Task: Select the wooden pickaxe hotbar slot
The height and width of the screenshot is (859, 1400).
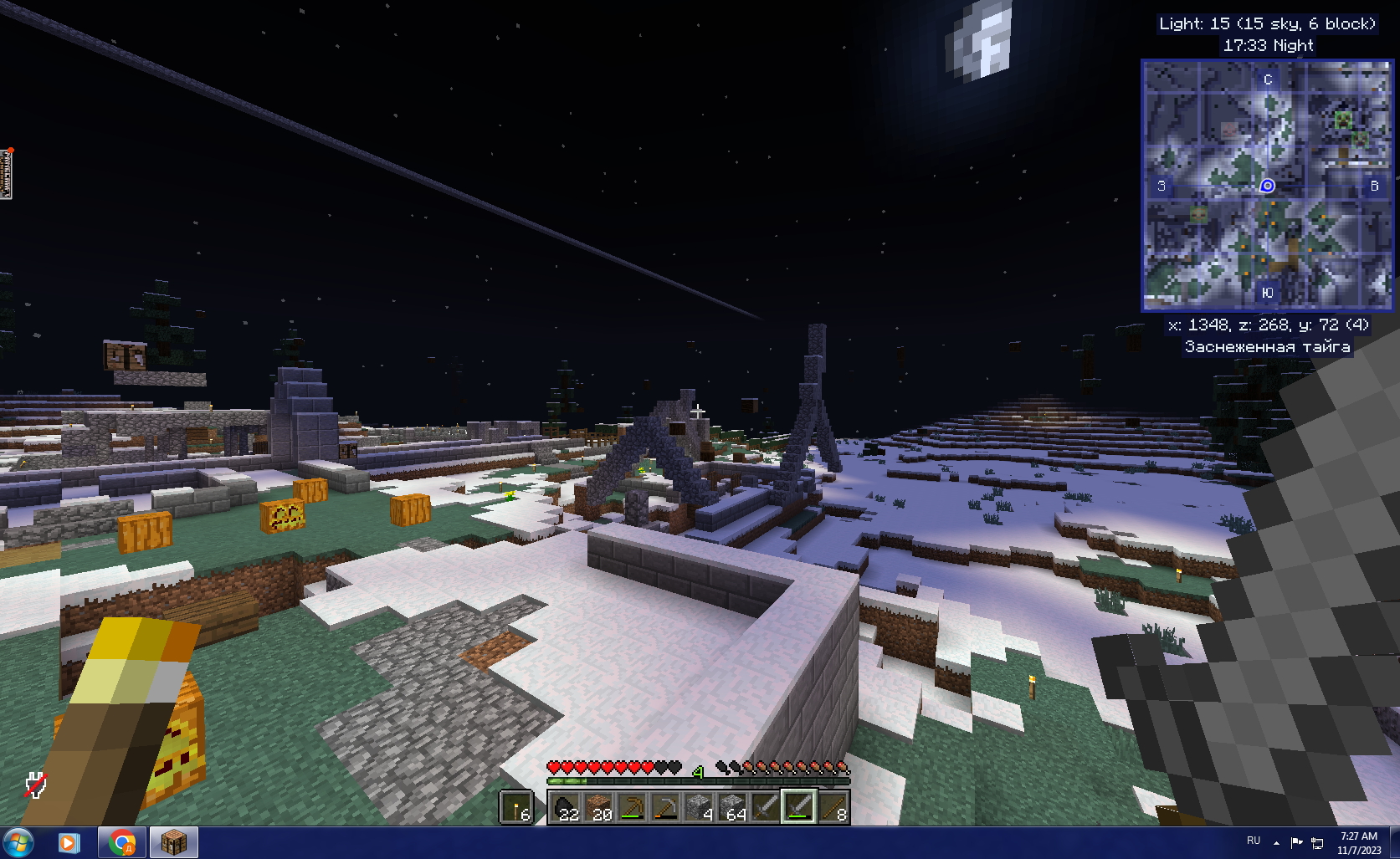Action: point(632,808)
